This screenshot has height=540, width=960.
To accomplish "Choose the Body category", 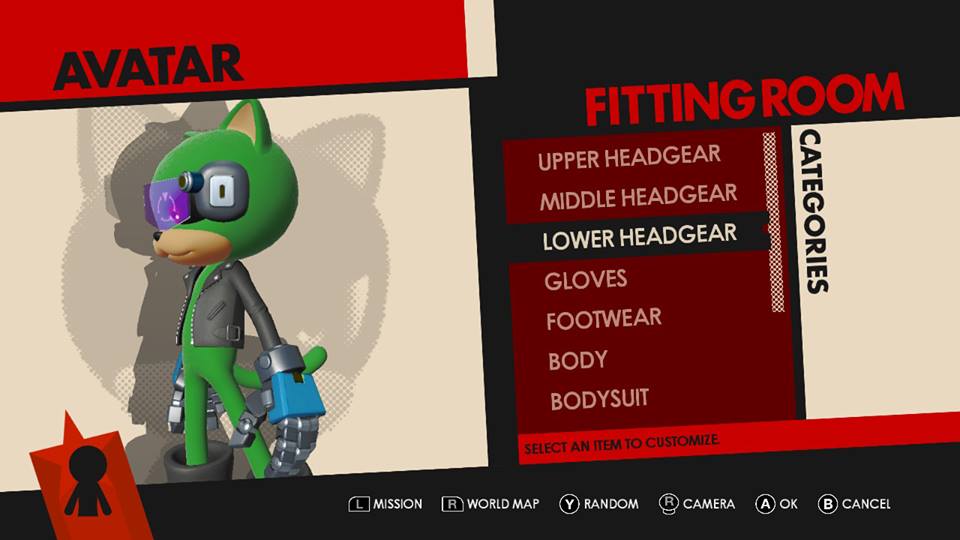I will 578,360.
